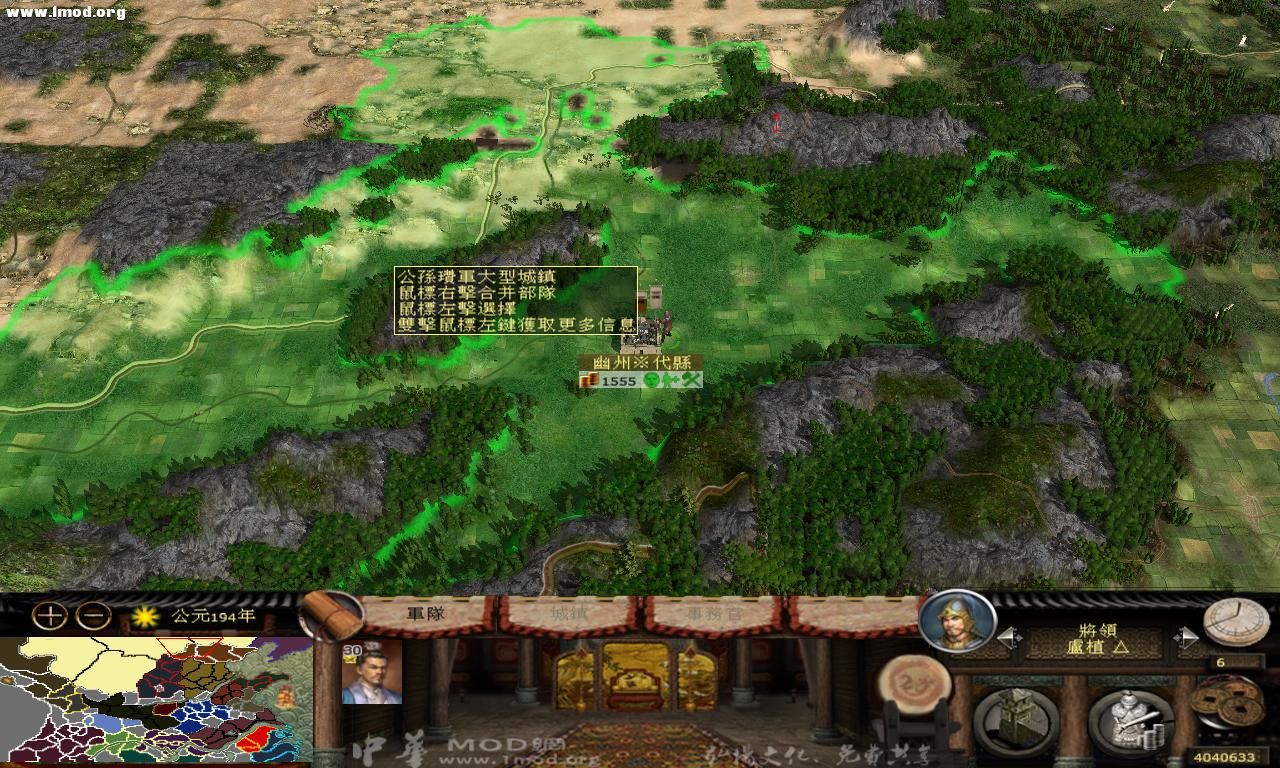Click the circular watchtower construction icon
1280x768 pixels.
pos(1016,718)
